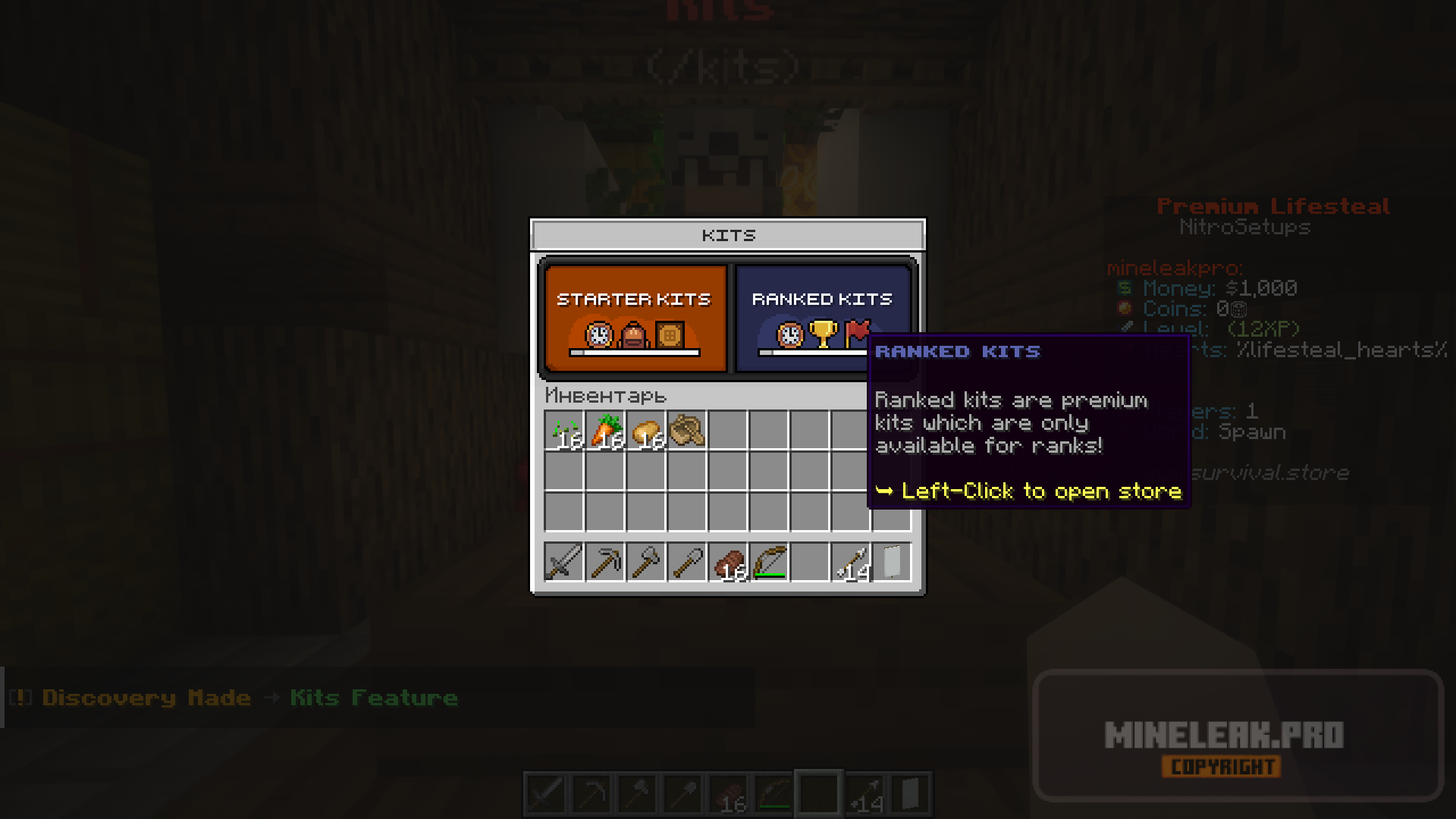Viewport: 1456px width, 819px height.
Task: Pick up the carrot stack
Action: (605, 431)
